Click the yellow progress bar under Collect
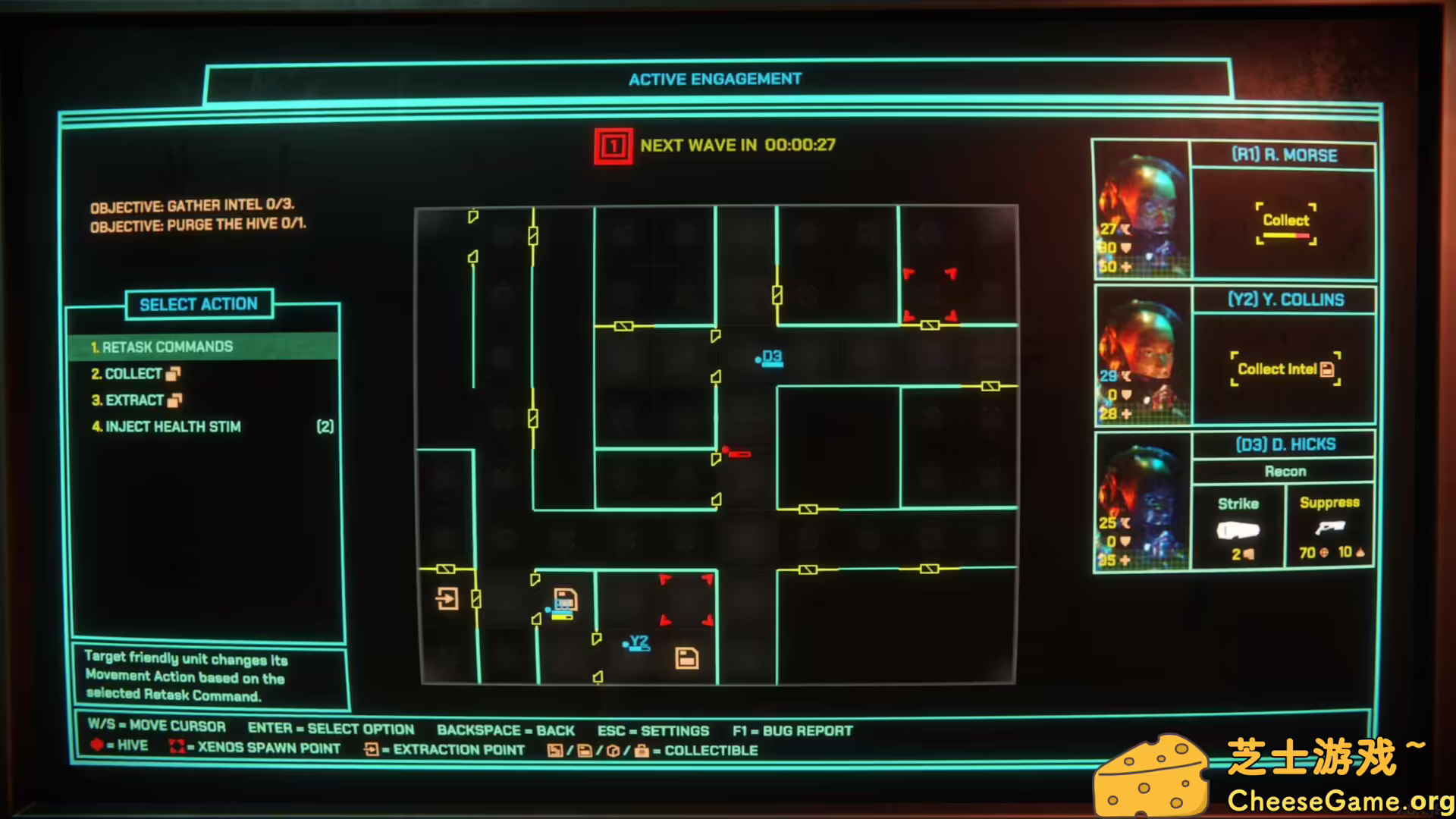Image resolution: width=1456 pixels, height=819 pixels. click(x=1285, y=237)
